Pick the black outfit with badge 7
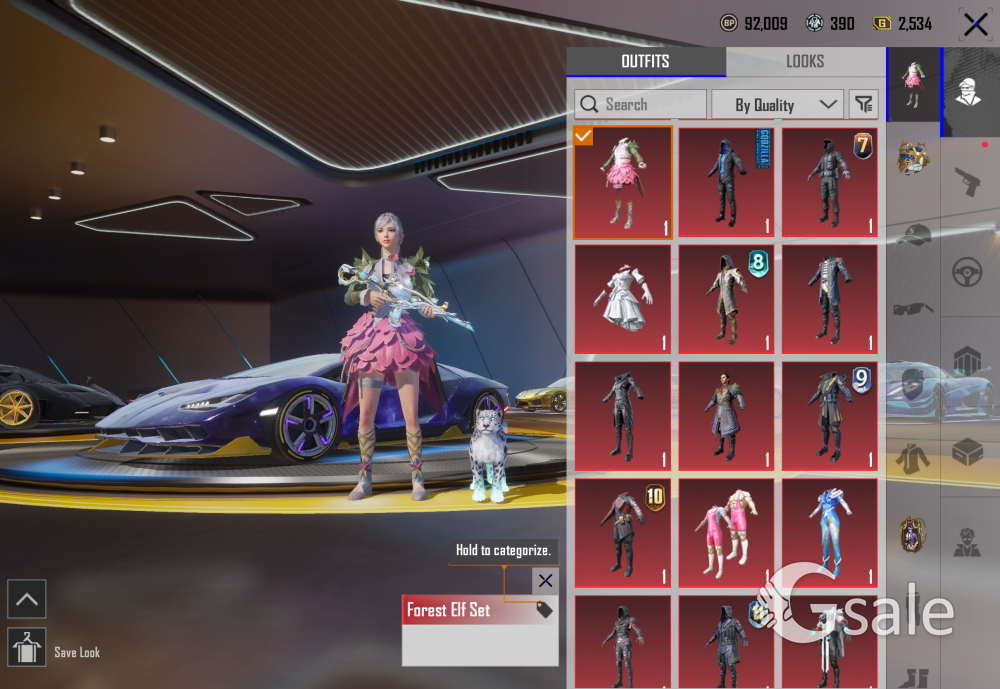 click(829, 183)
